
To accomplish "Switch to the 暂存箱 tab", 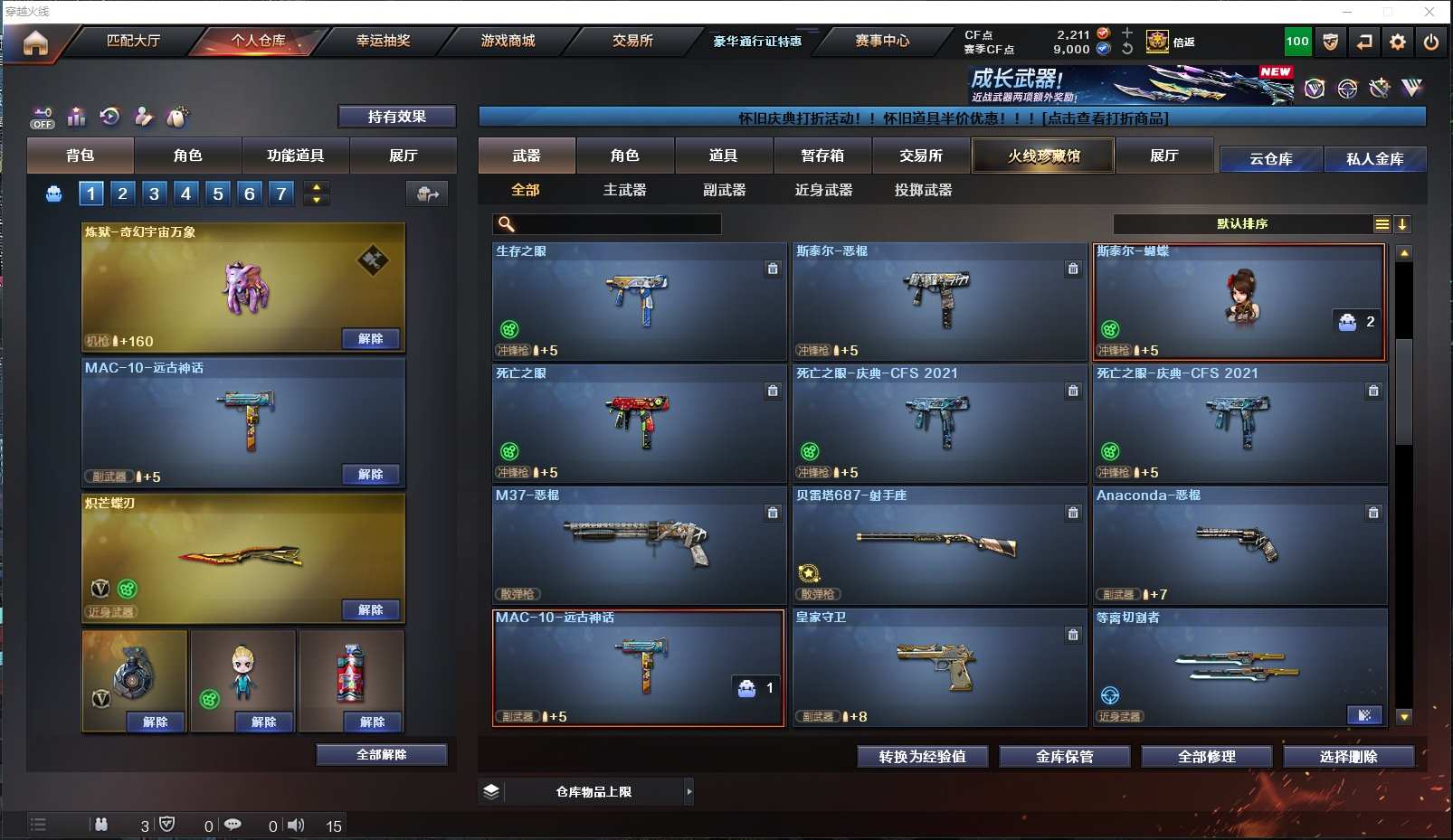I will pyautogui.click(x=821, y=156).
